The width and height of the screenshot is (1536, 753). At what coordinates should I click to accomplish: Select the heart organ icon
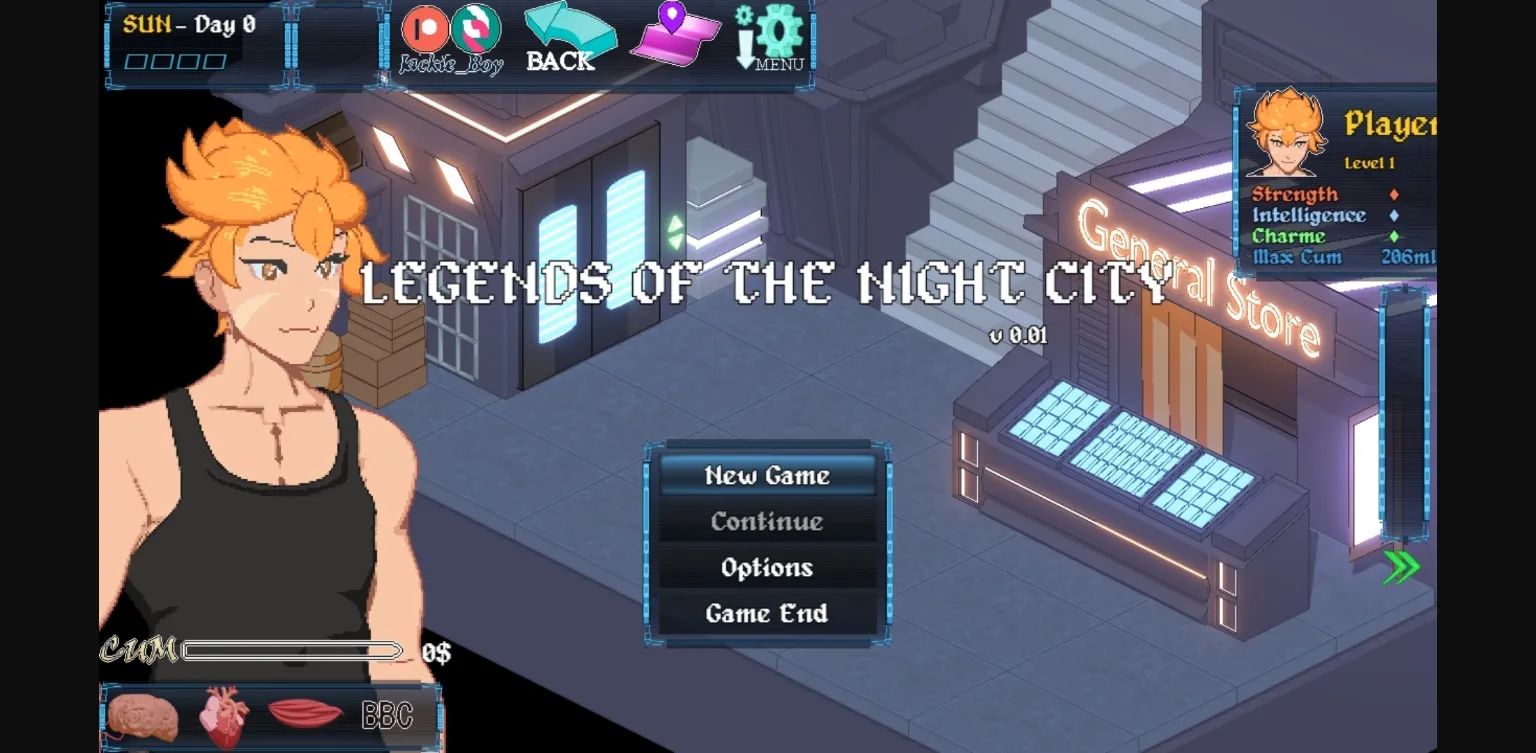click(223, 714)
